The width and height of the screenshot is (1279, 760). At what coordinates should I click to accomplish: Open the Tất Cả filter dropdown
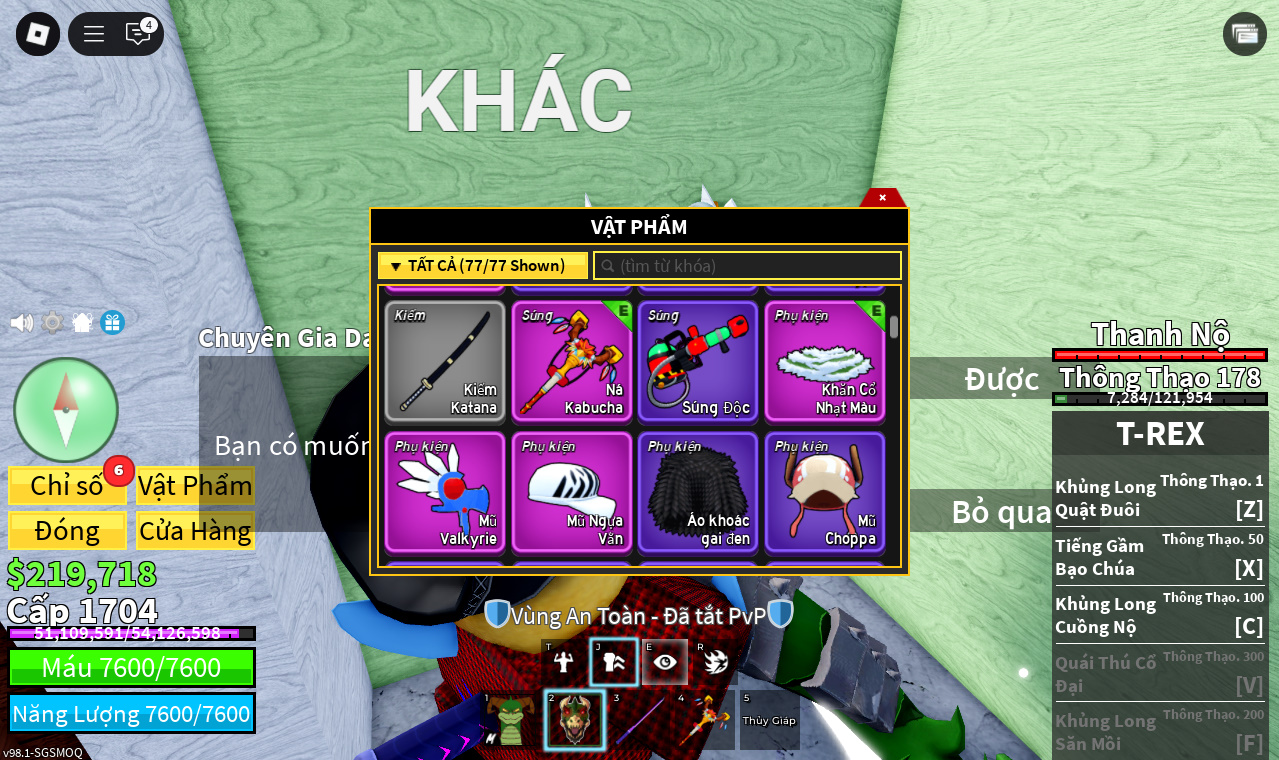(482, 266)
